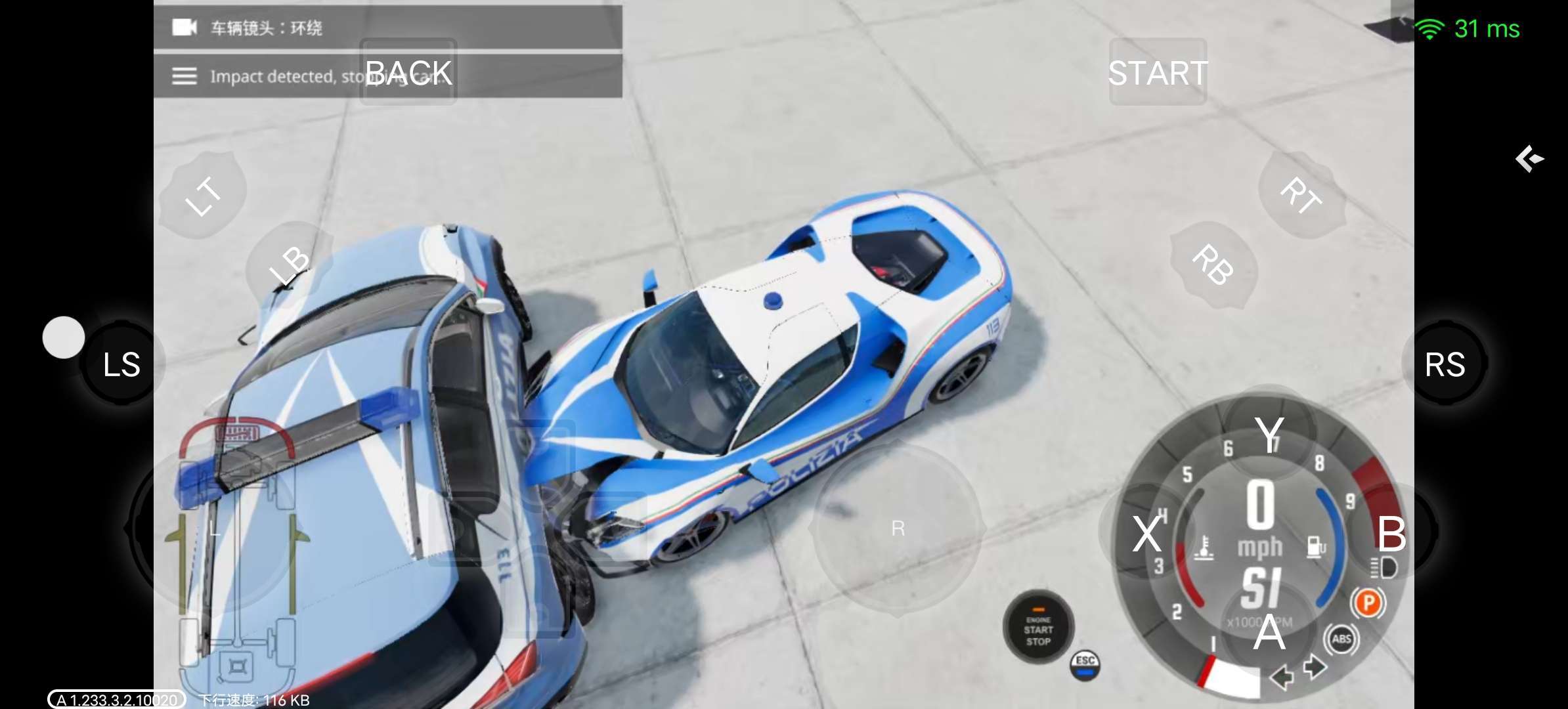This screenshot has width=1568, height=709.
Task: Tap the X face touch button
Action: (x=1147, y=532)
